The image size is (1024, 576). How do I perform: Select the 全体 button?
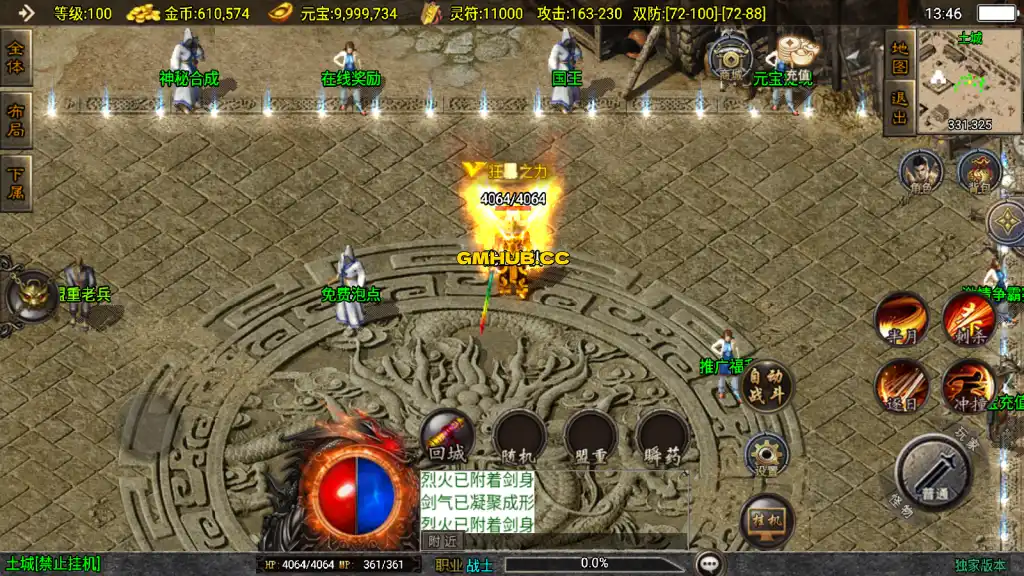(15, 57)
